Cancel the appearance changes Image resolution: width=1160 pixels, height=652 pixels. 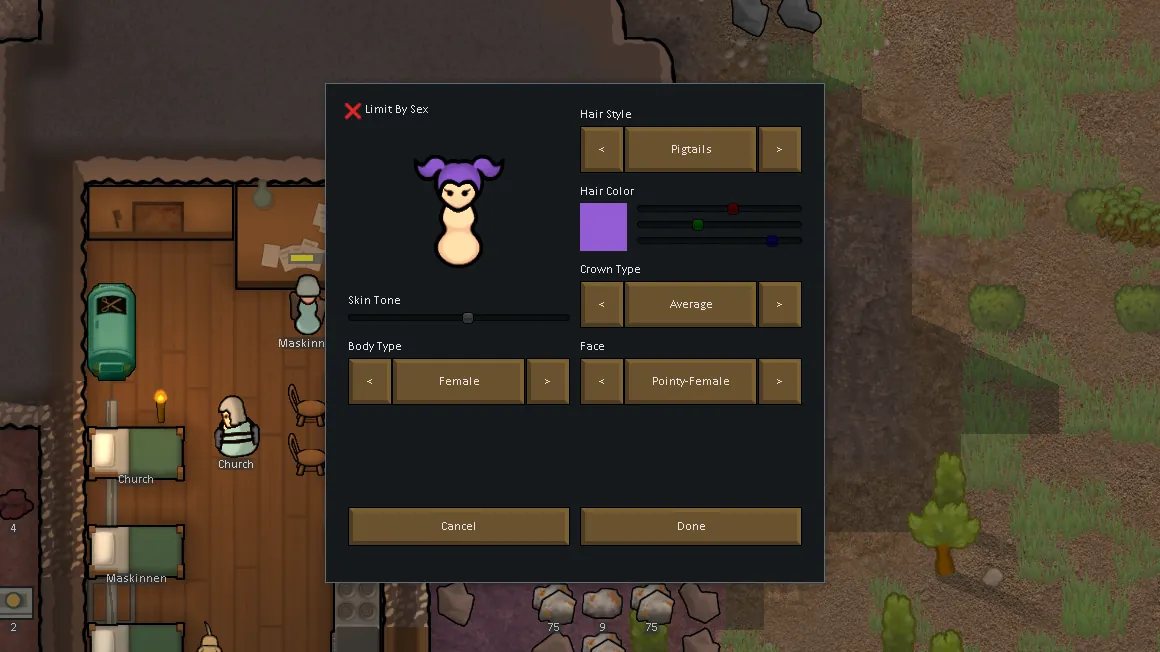(459, 527)
